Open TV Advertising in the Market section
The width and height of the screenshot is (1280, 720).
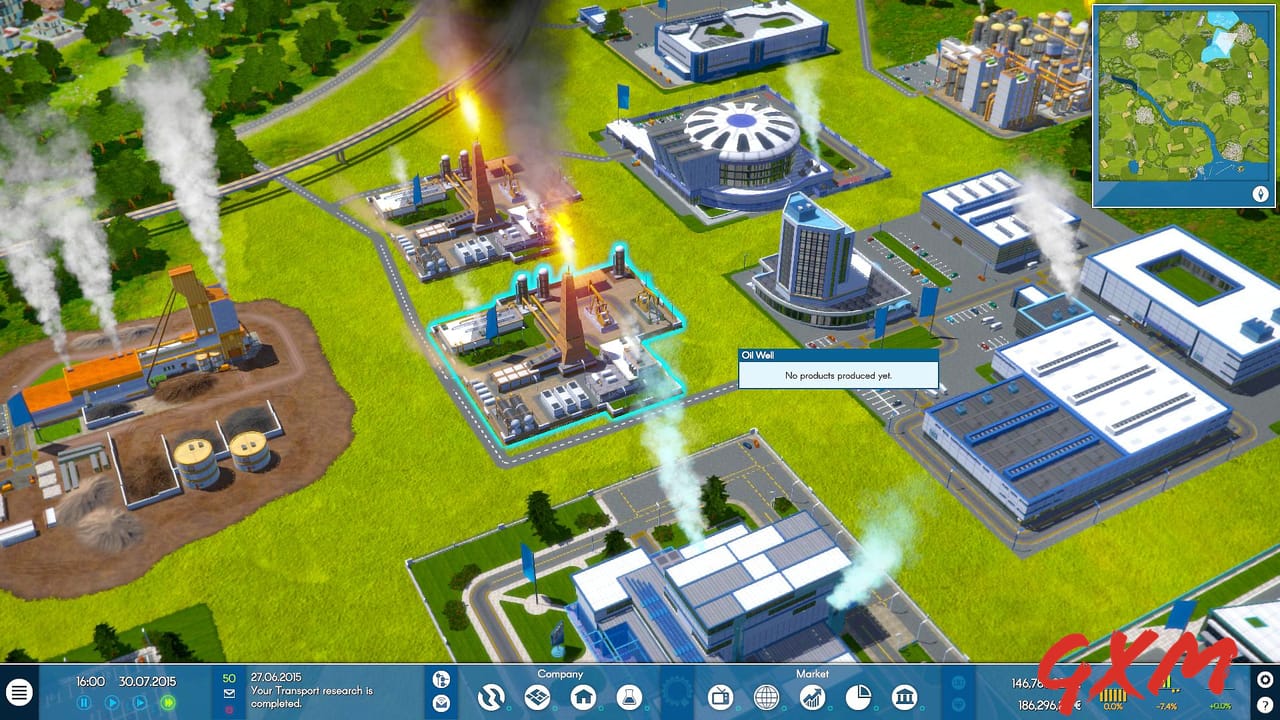pyautogui.click(x=720, y=697)
